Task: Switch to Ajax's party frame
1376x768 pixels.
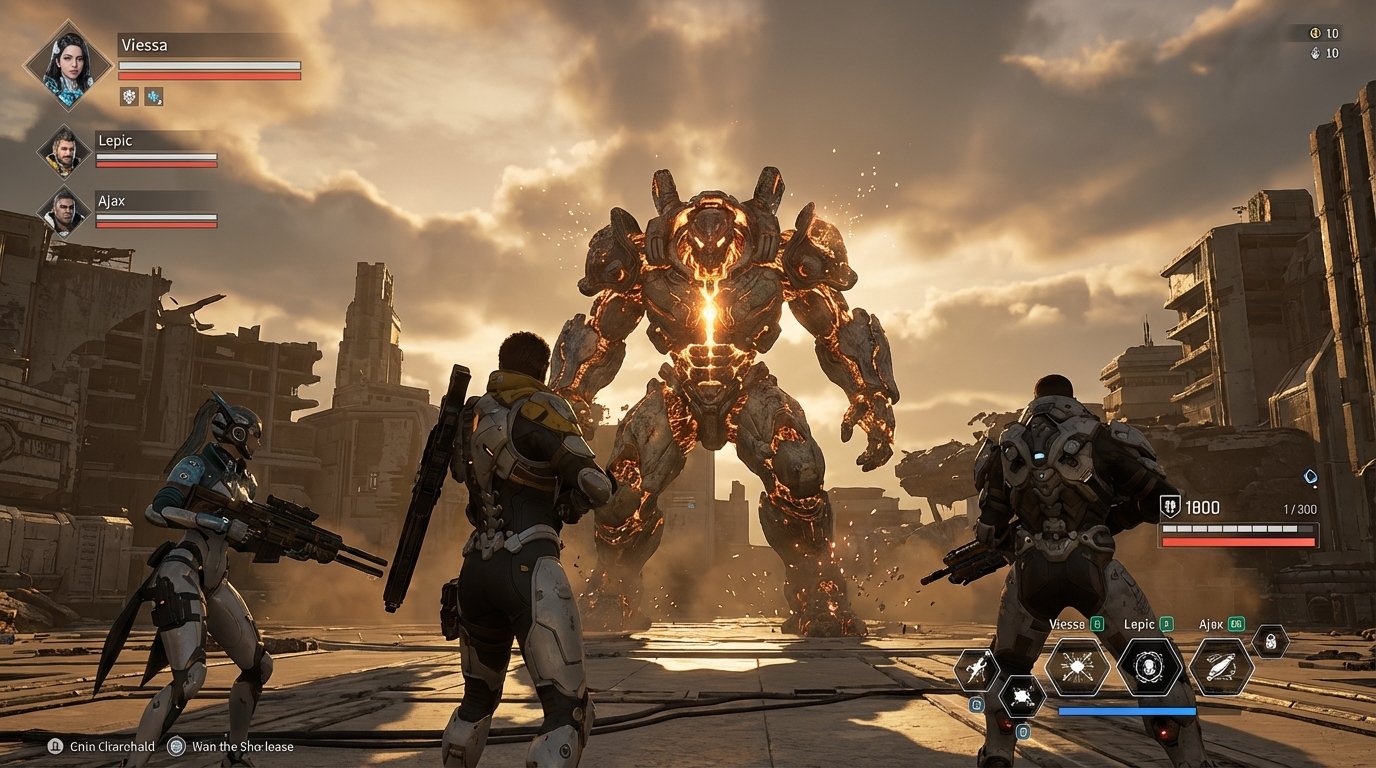Action: point(62,211)
